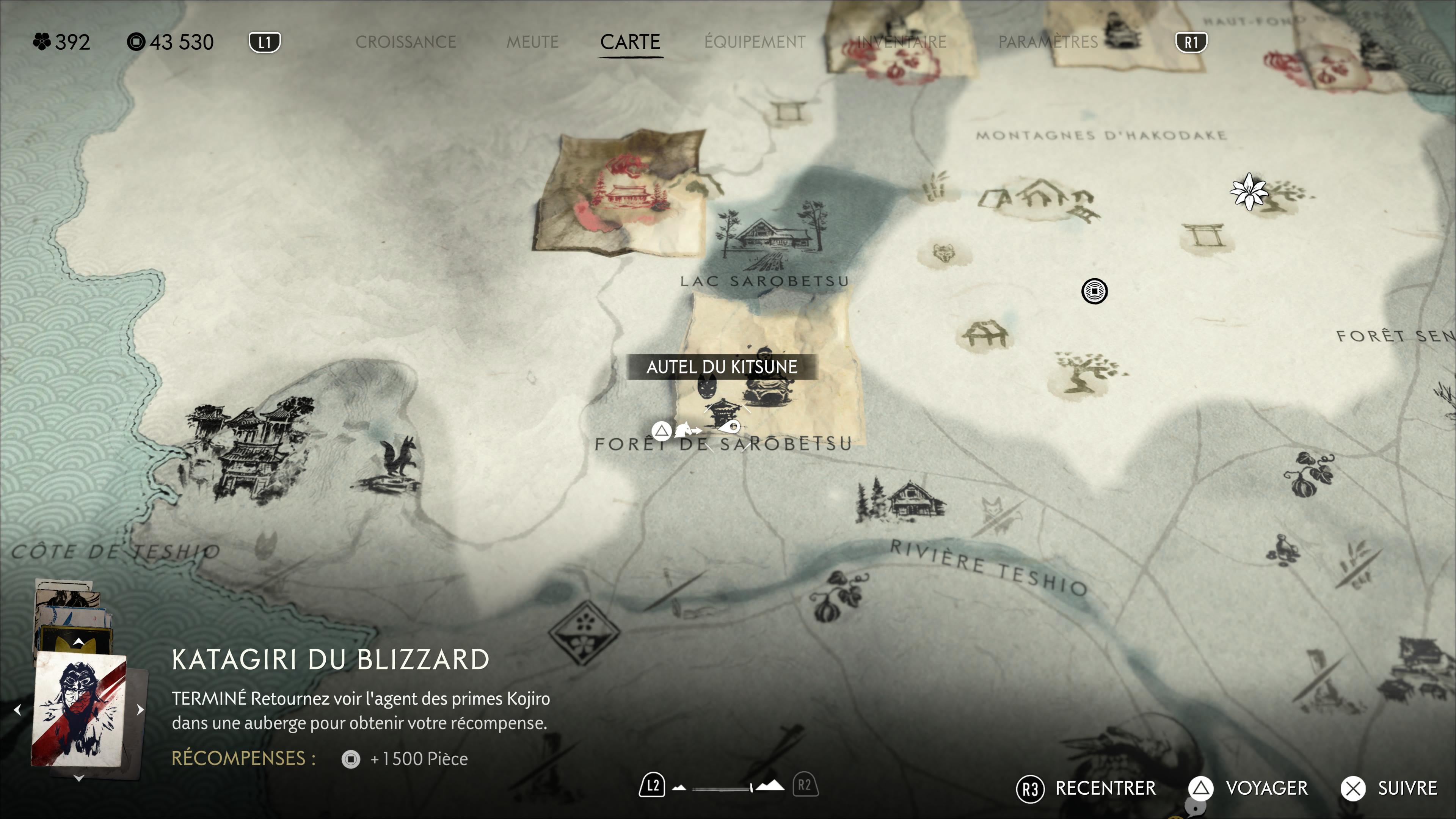
Task: Switch to the Croissance tab
Action: [405, 42]
